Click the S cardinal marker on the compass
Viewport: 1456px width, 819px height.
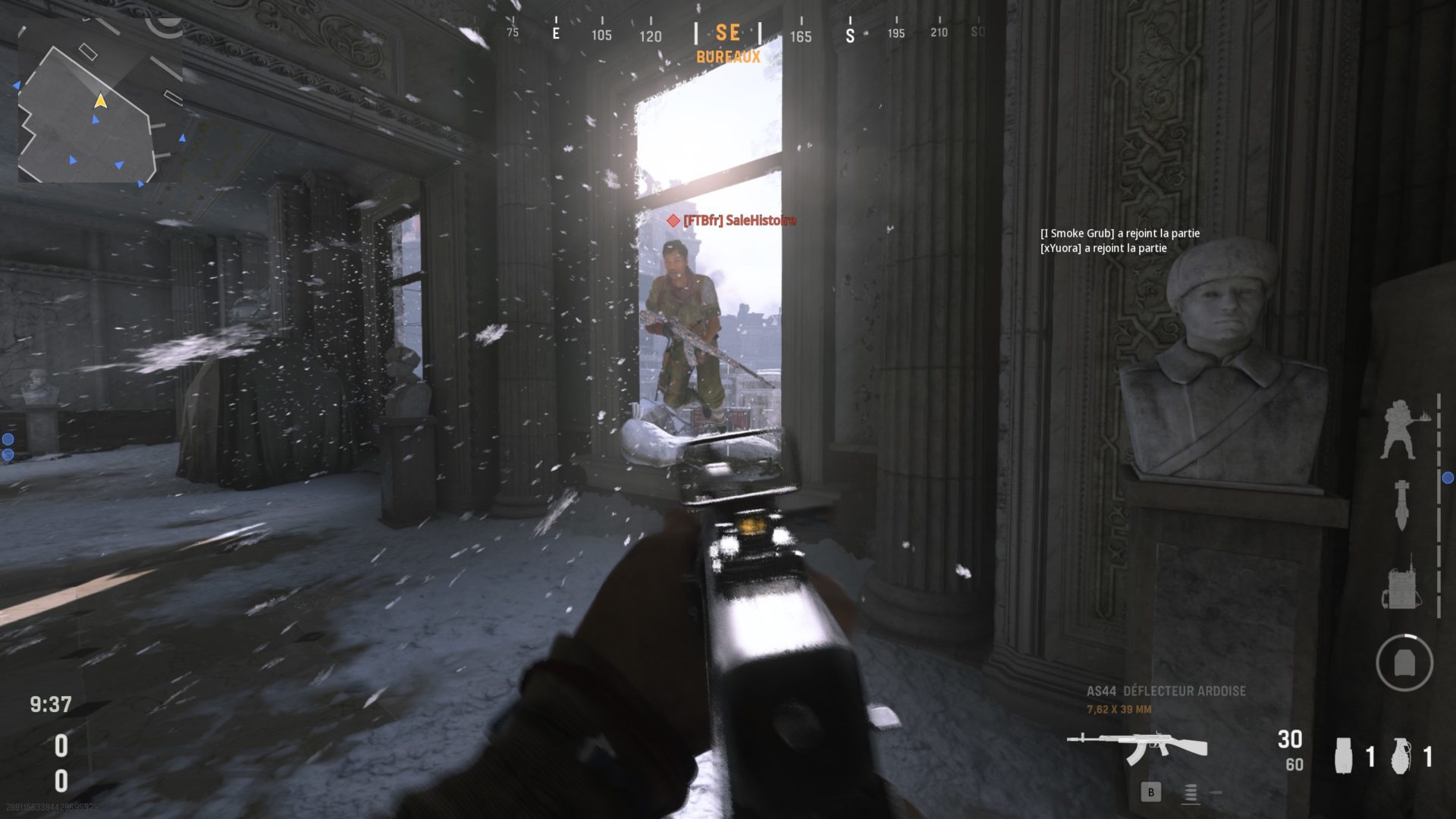coord(849,34)
